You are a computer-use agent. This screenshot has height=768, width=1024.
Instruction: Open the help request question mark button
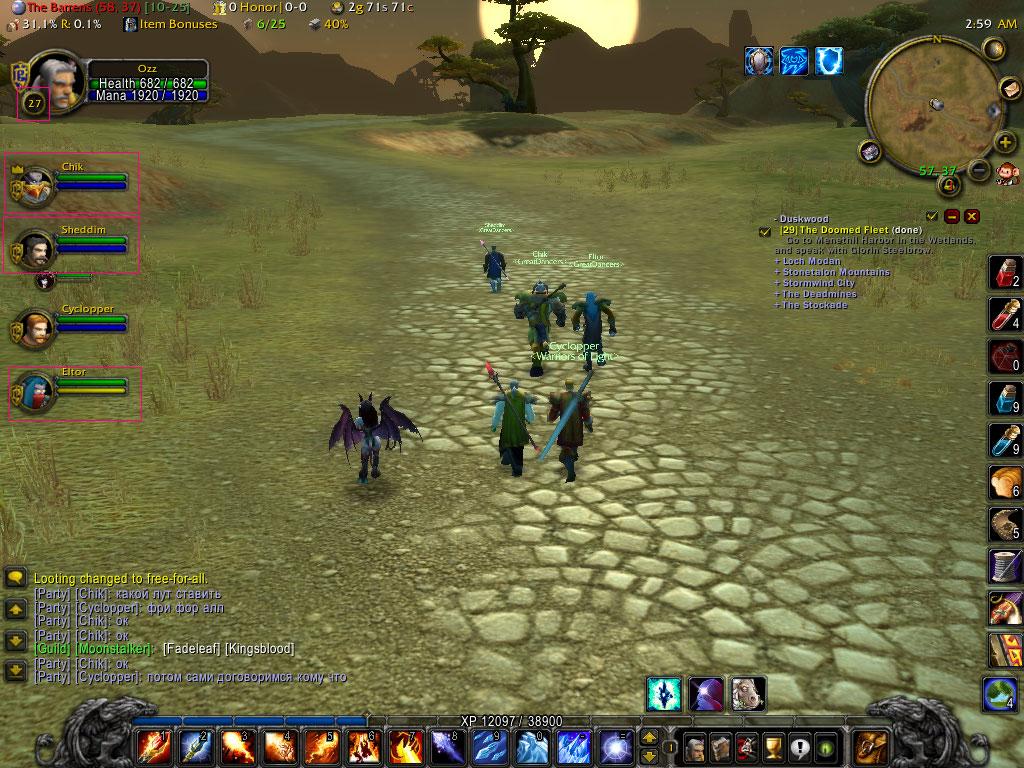pos(799,747)
